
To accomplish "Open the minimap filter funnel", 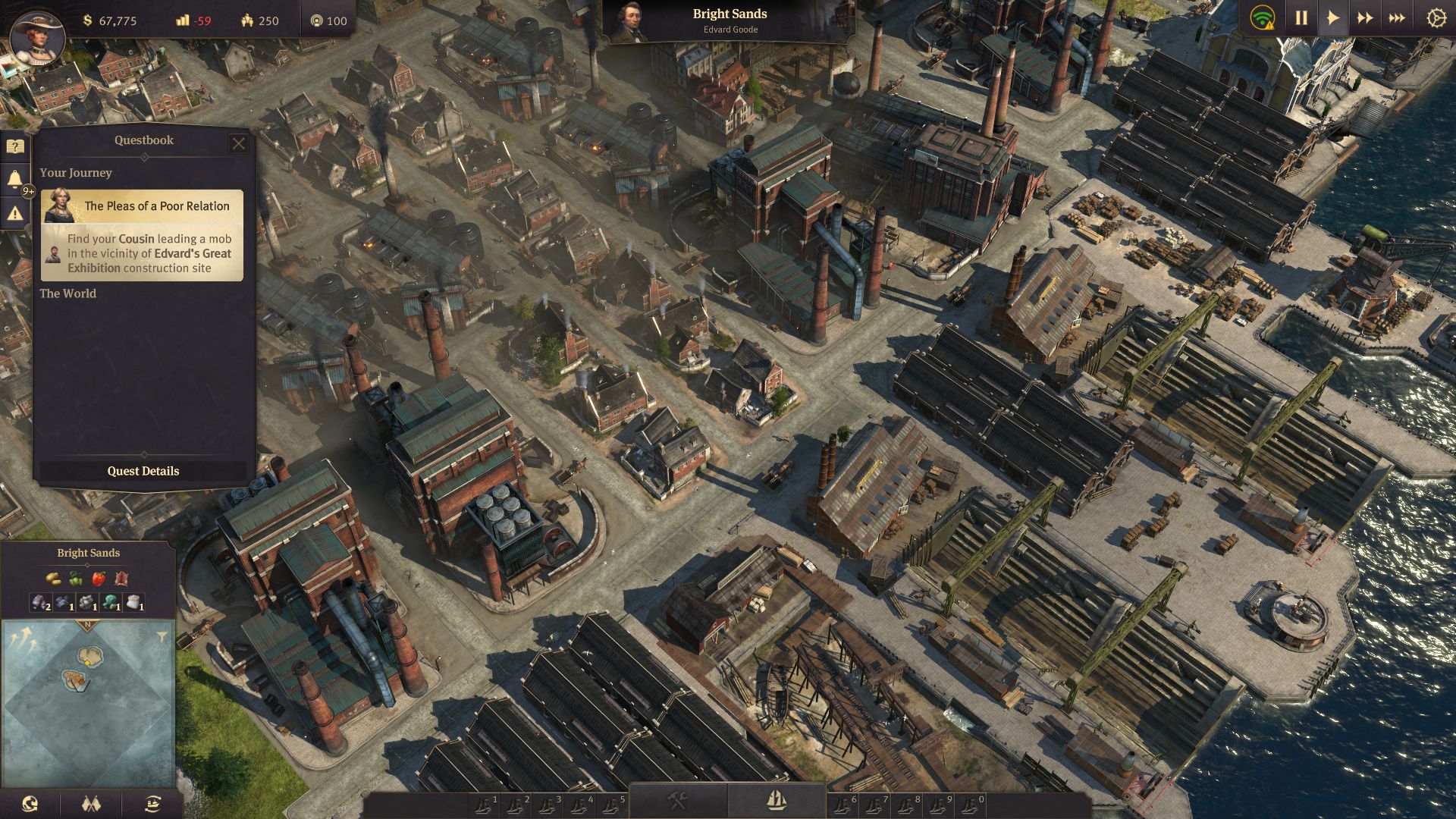I will [162, 637].
